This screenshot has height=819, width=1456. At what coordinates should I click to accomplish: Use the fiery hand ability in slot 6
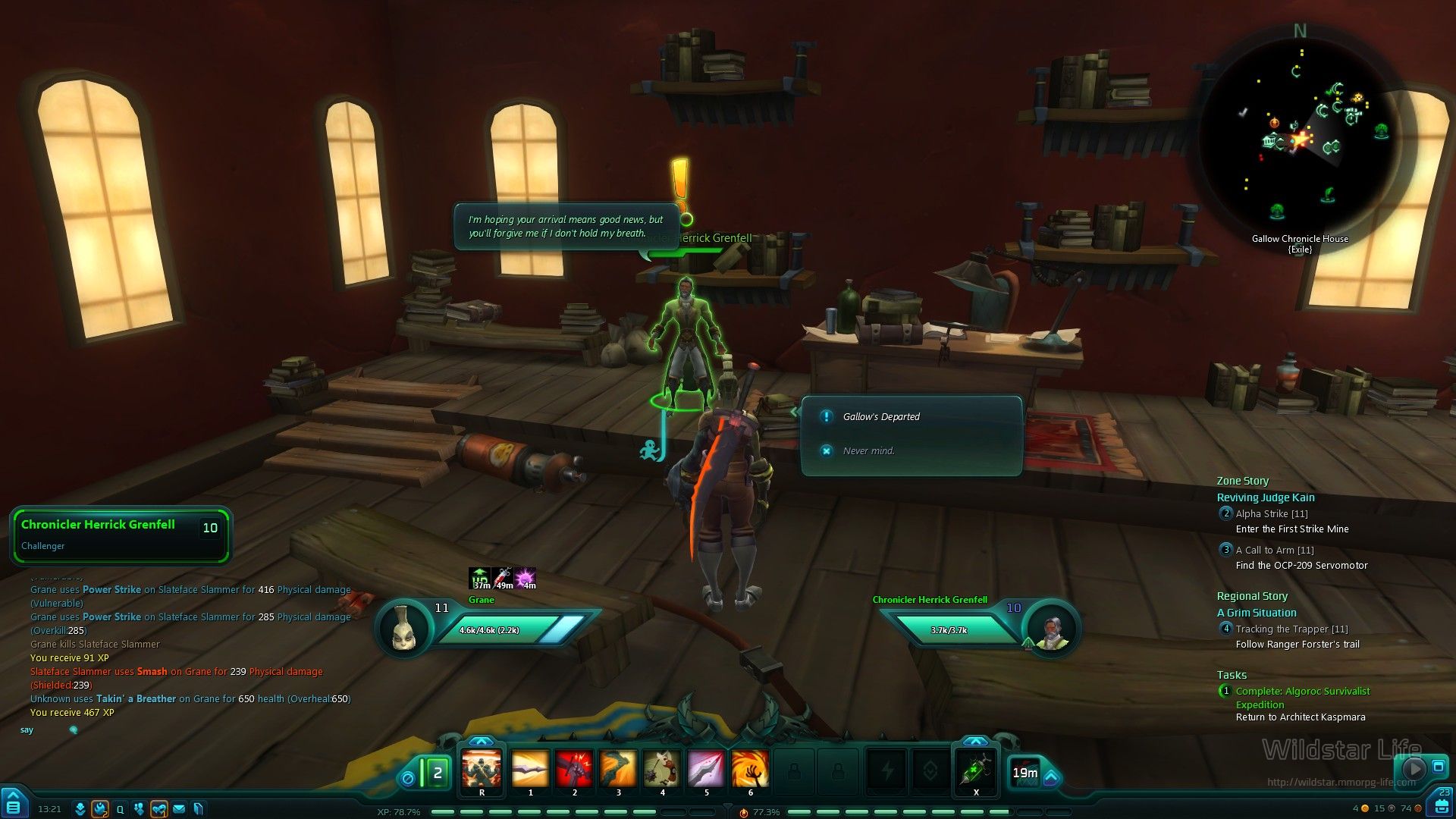point(750,769)
